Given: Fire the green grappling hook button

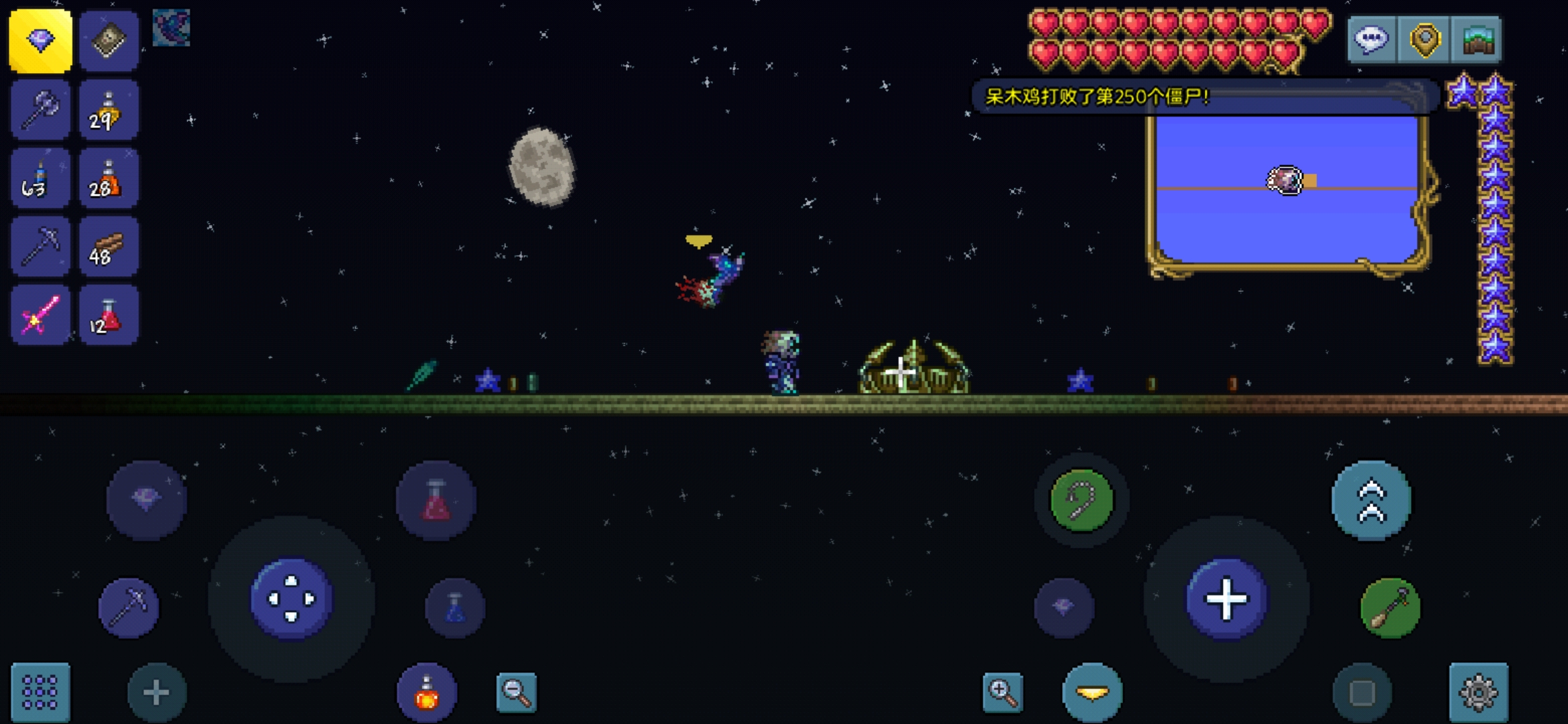Looking at the screenshot, I should (1082, 500).
